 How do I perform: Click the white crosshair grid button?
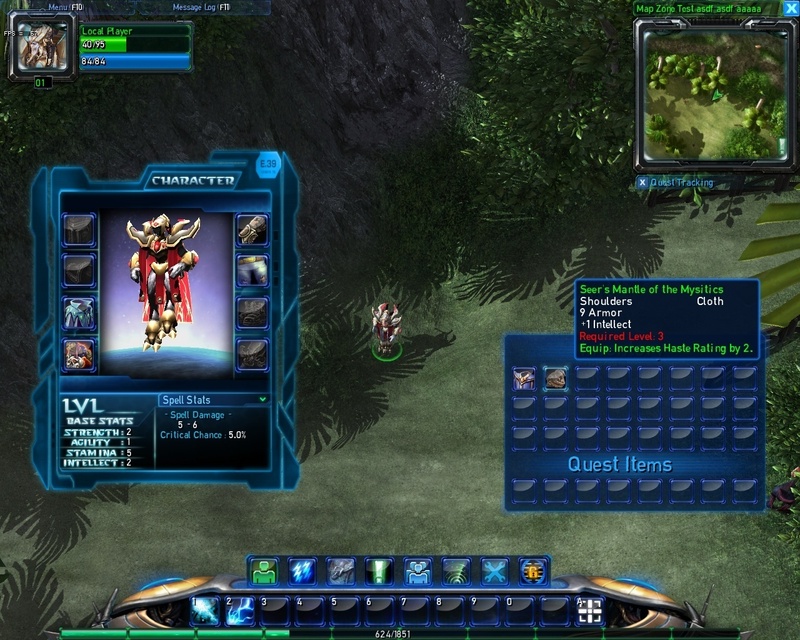coord(590,611)
